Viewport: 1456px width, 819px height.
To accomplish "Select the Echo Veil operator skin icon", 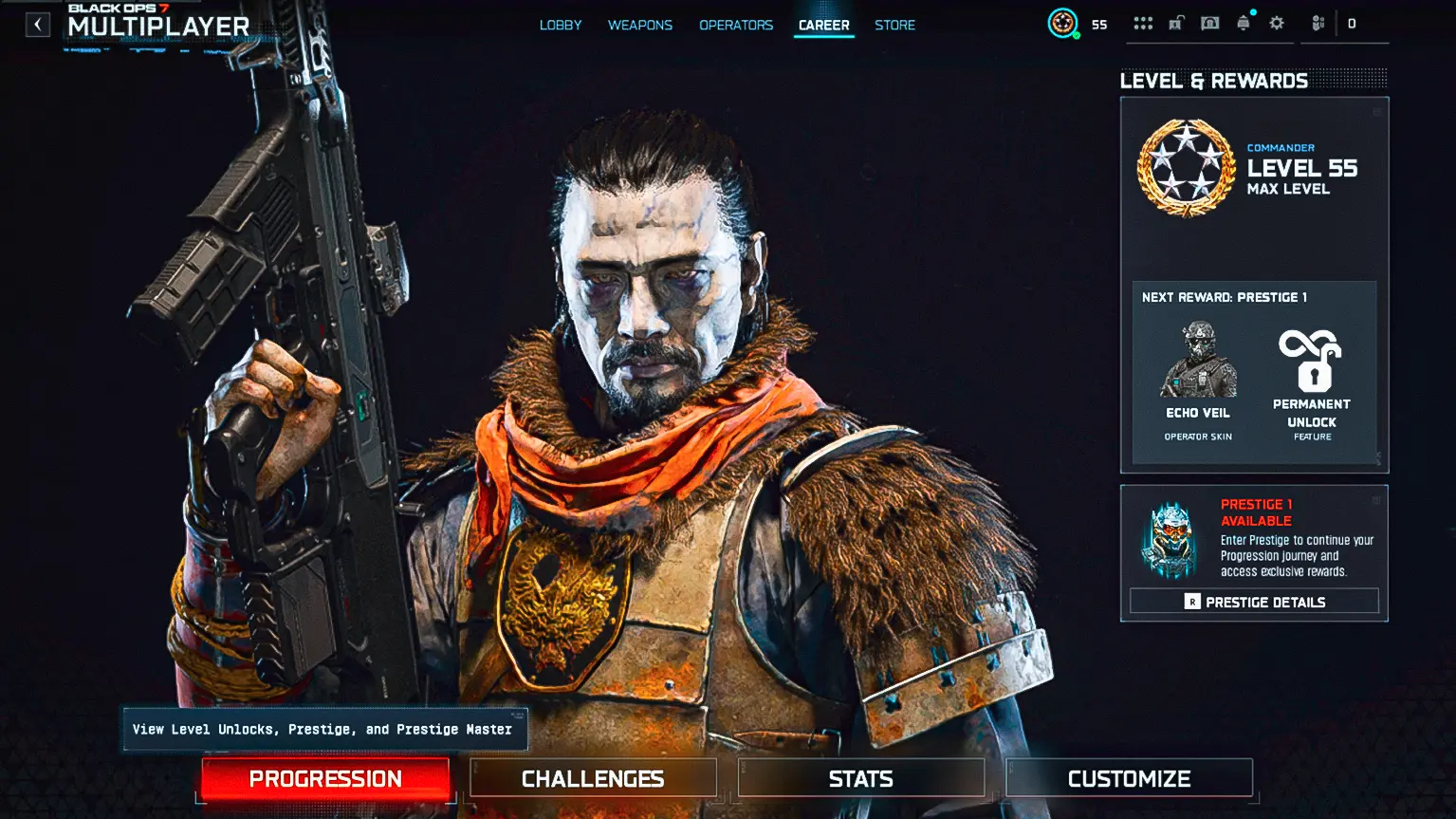I will point(1197,363).
